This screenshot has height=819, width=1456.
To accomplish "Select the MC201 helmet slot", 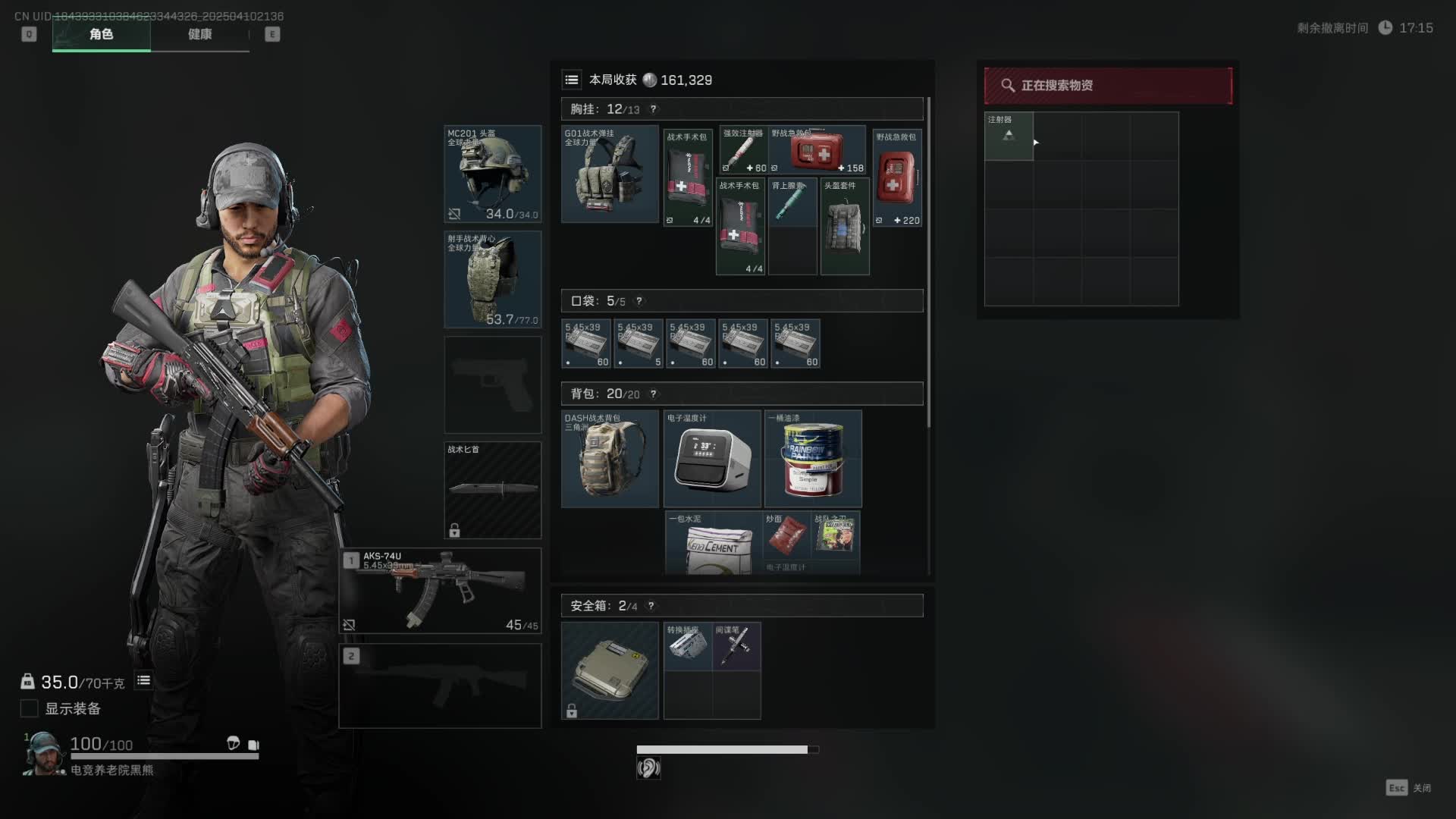I will tap(492, 174).
